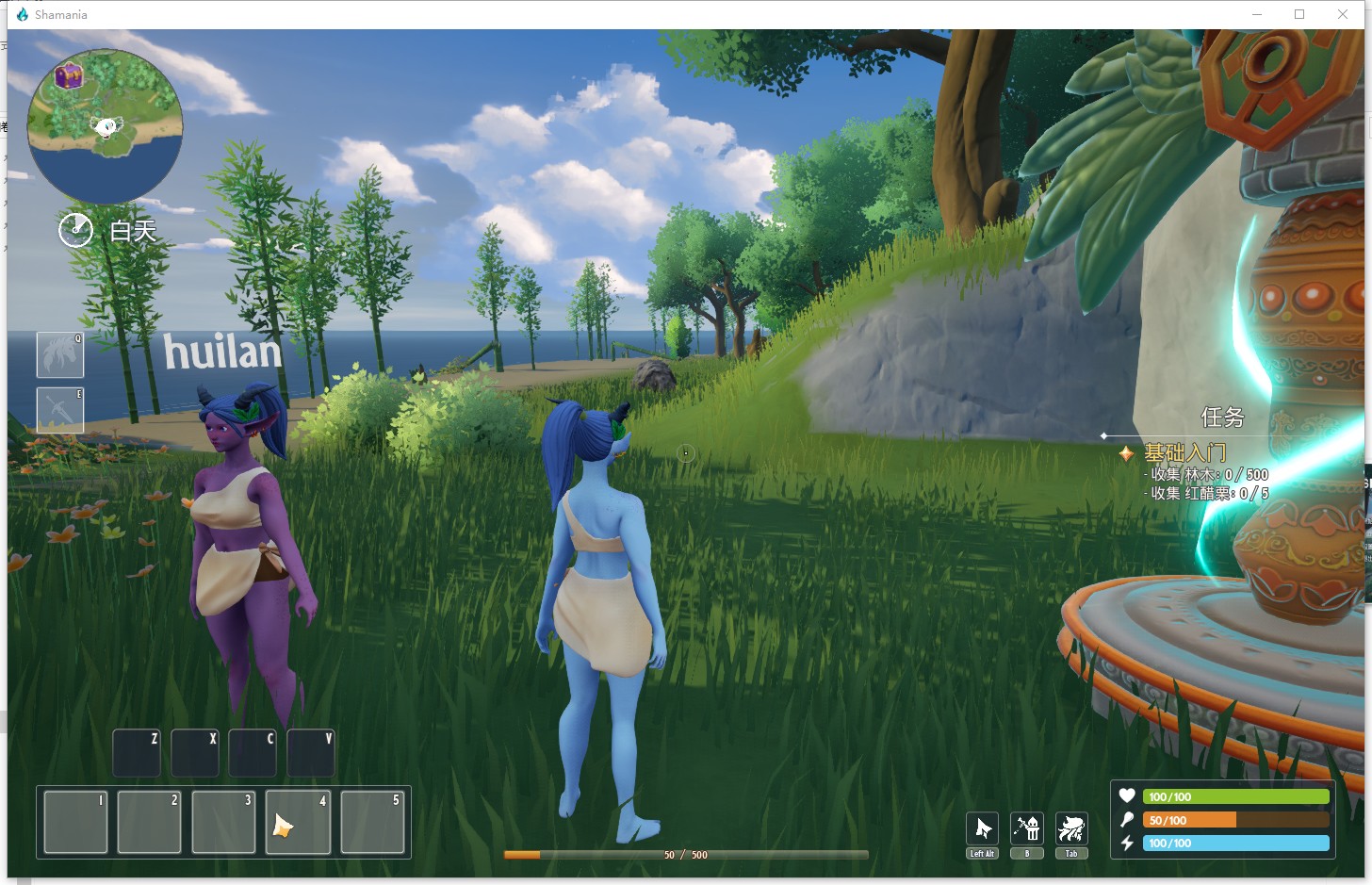Image resolution: width=1372 pixels, height=885 pixels.
Task: Open the building and crafting menu icon
Action: [1026, 829]
